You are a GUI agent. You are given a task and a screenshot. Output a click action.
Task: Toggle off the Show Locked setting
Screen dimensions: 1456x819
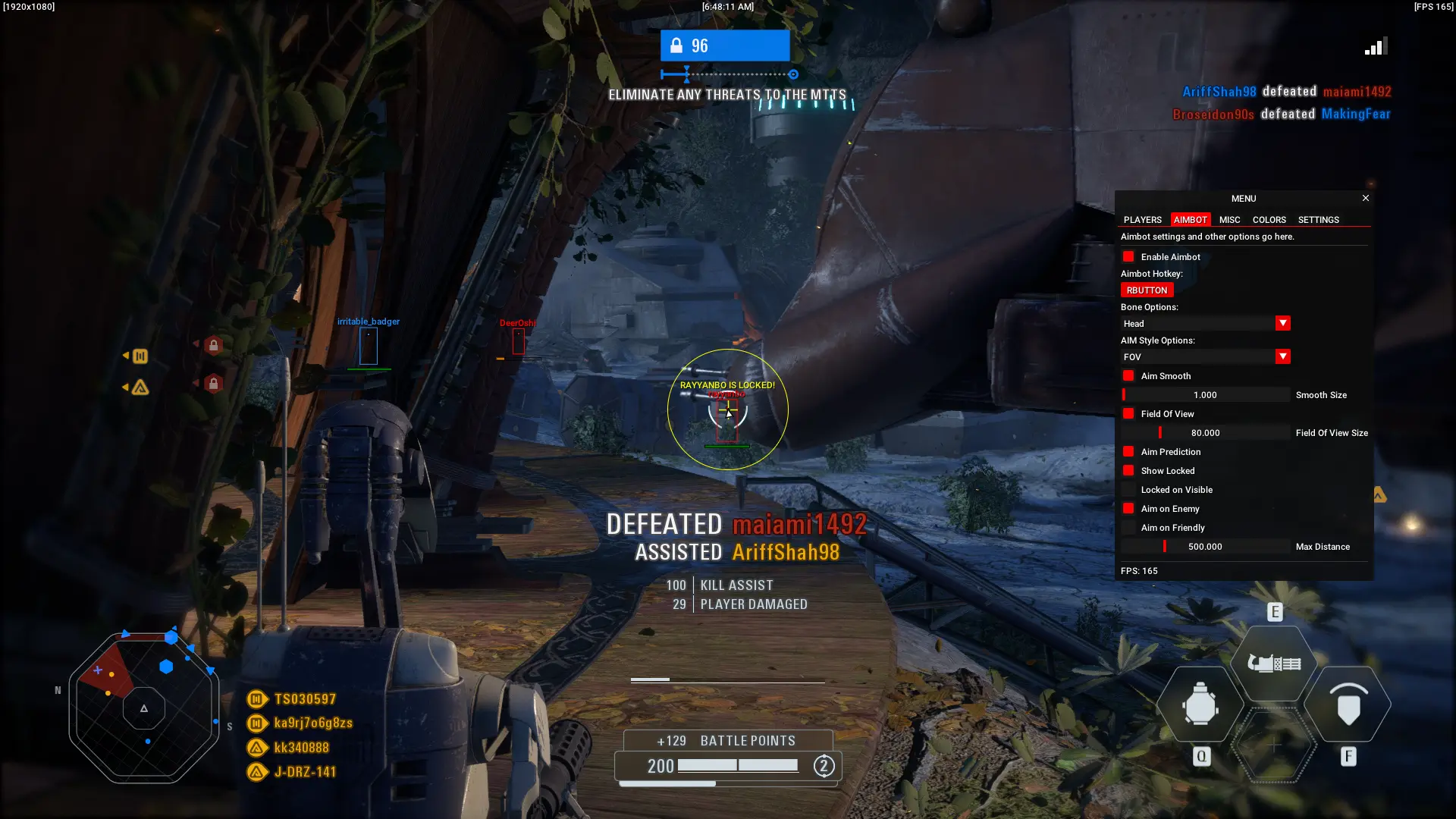[x=1128, y=470]
